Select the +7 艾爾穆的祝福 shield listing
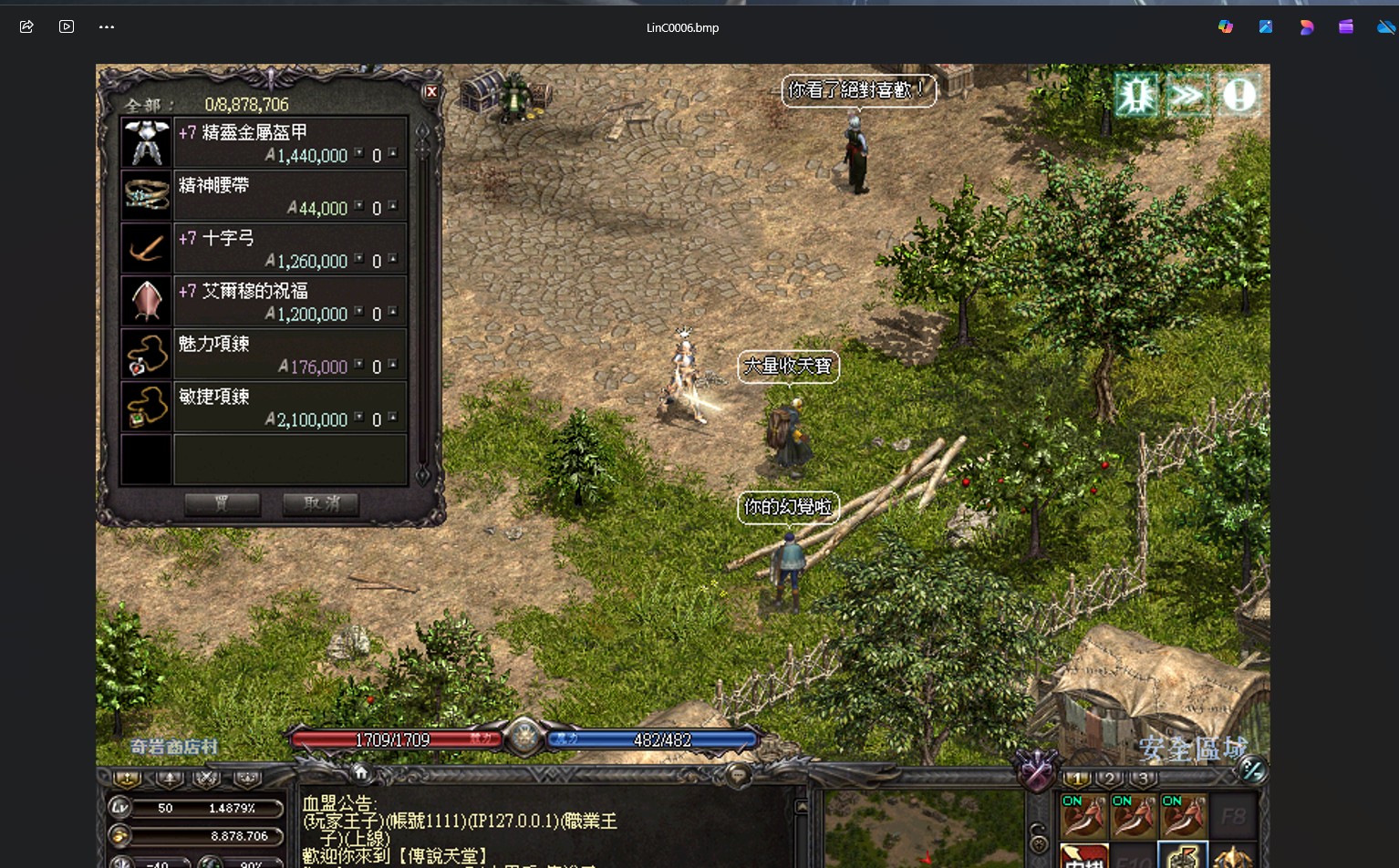This screenshot has height=868, width=1399. pyautogui.click(x=264, y=302)
